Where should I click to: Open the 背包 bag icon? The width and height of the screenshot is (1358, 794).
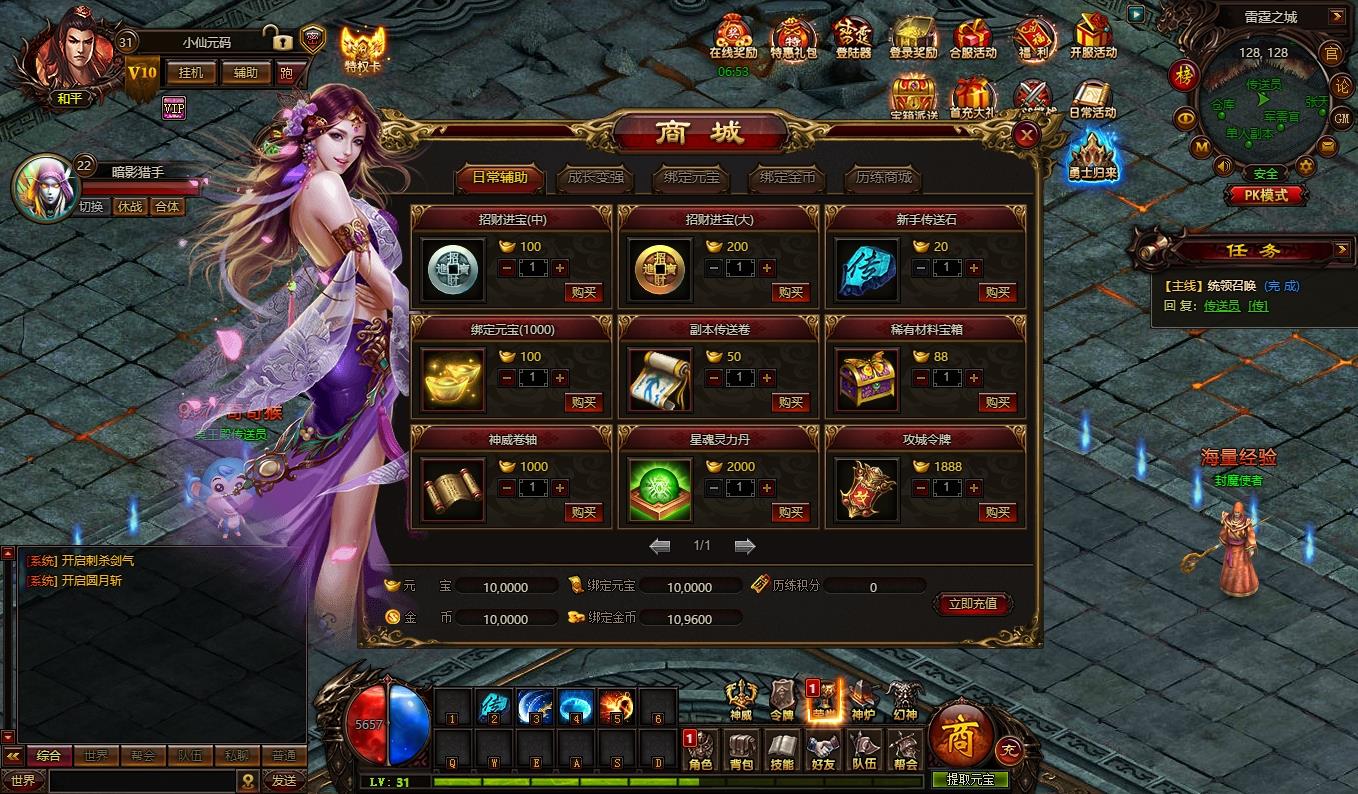click(741, 750)
